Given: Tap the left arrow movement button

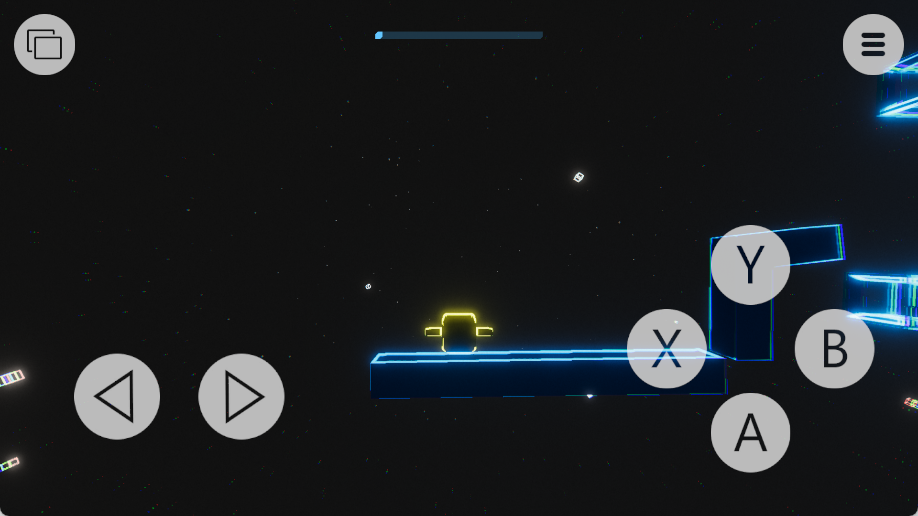Looking at the screenshot, I should point(117,397).
